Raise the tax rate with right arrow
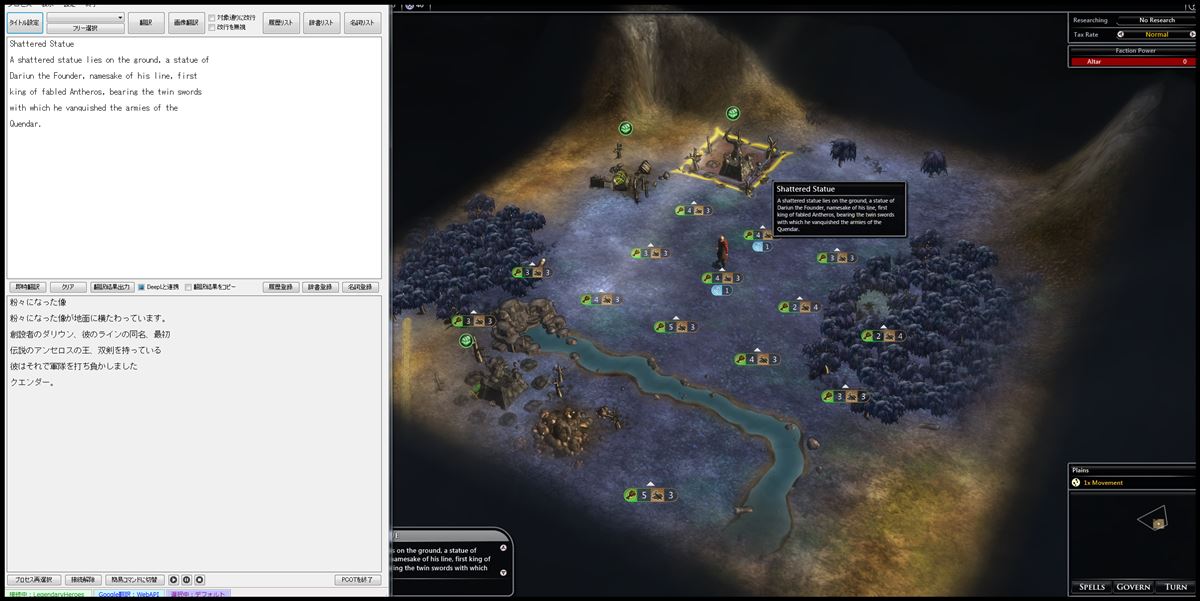The width and height of the screenshot is (1200, 601). pos(1191,34)
